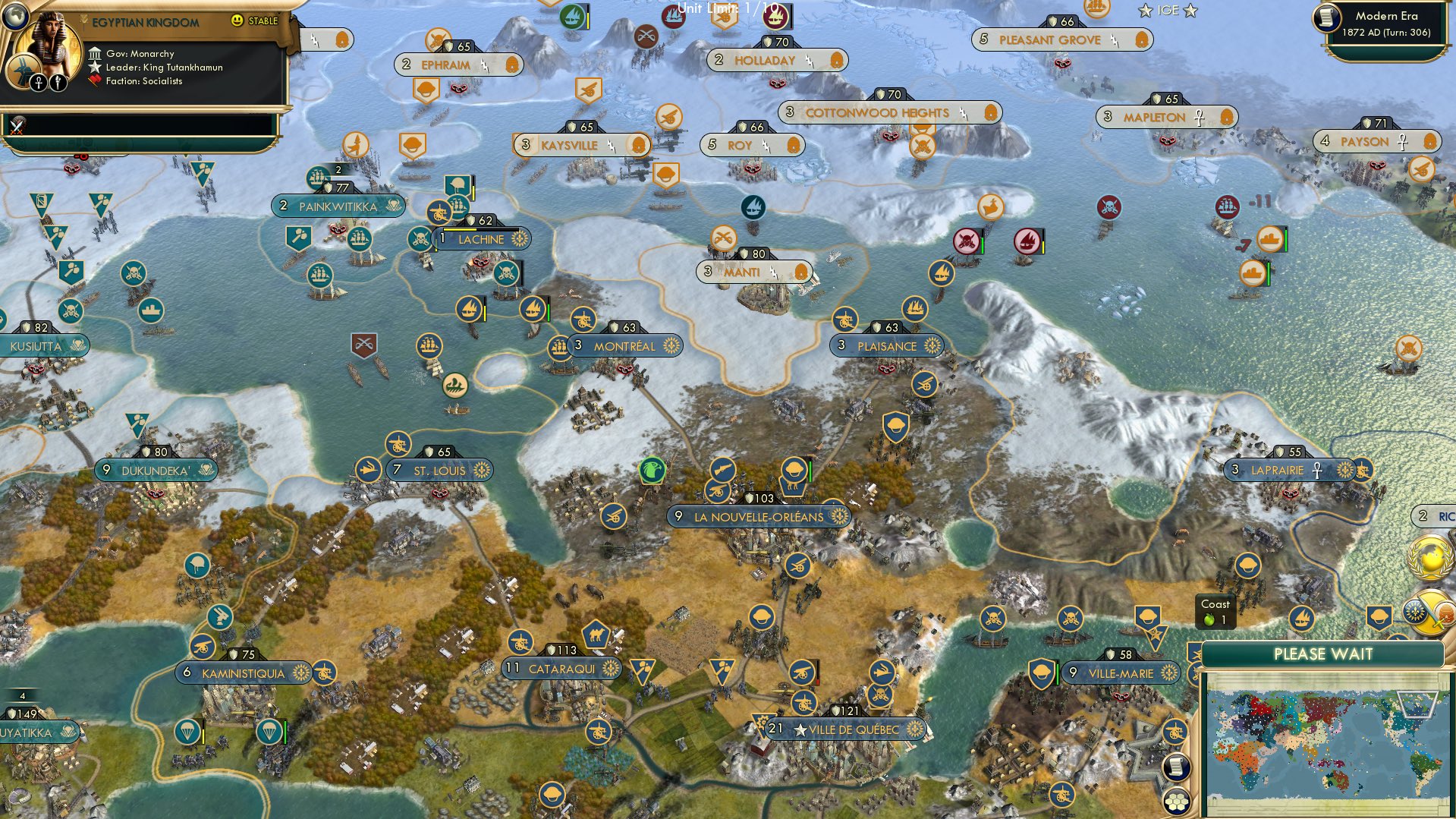The width and height of the screenshot is (1456, 819).
Task: Expand the Kaministiquia city banner details
Action: (x=243, y=673)
